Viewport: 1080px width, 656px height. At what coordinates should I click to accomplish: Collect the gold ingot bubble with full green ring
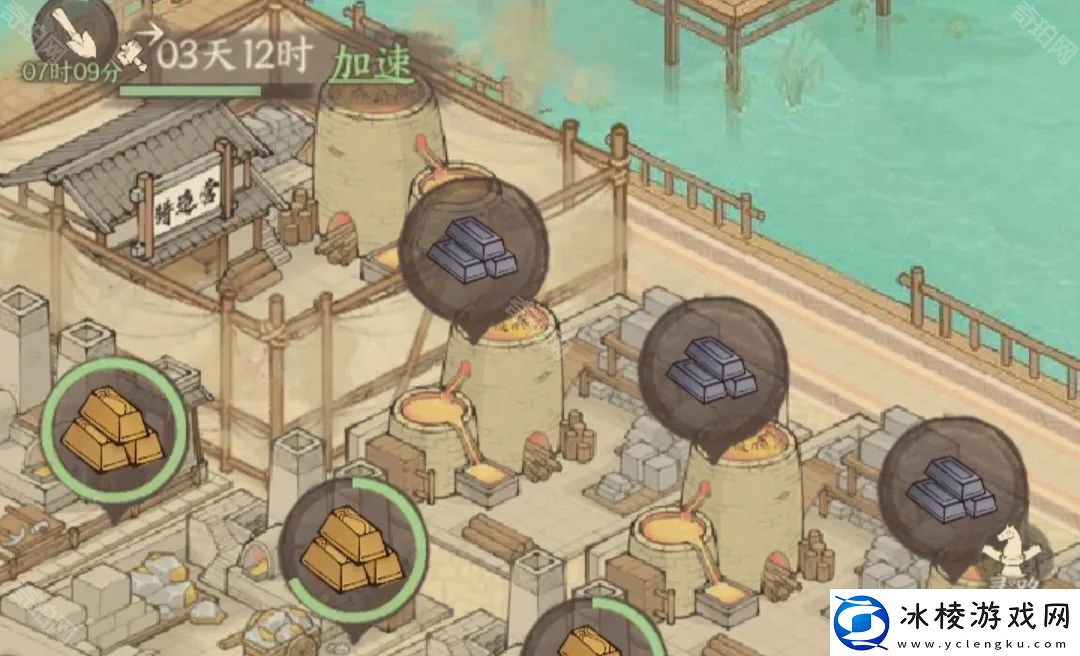113,431
